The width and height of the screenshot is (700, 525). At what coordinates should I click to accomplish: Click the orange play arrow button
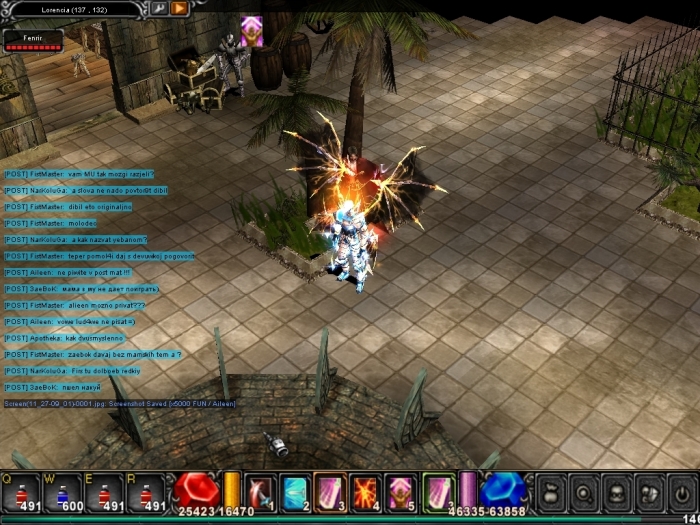pos(180,8)
